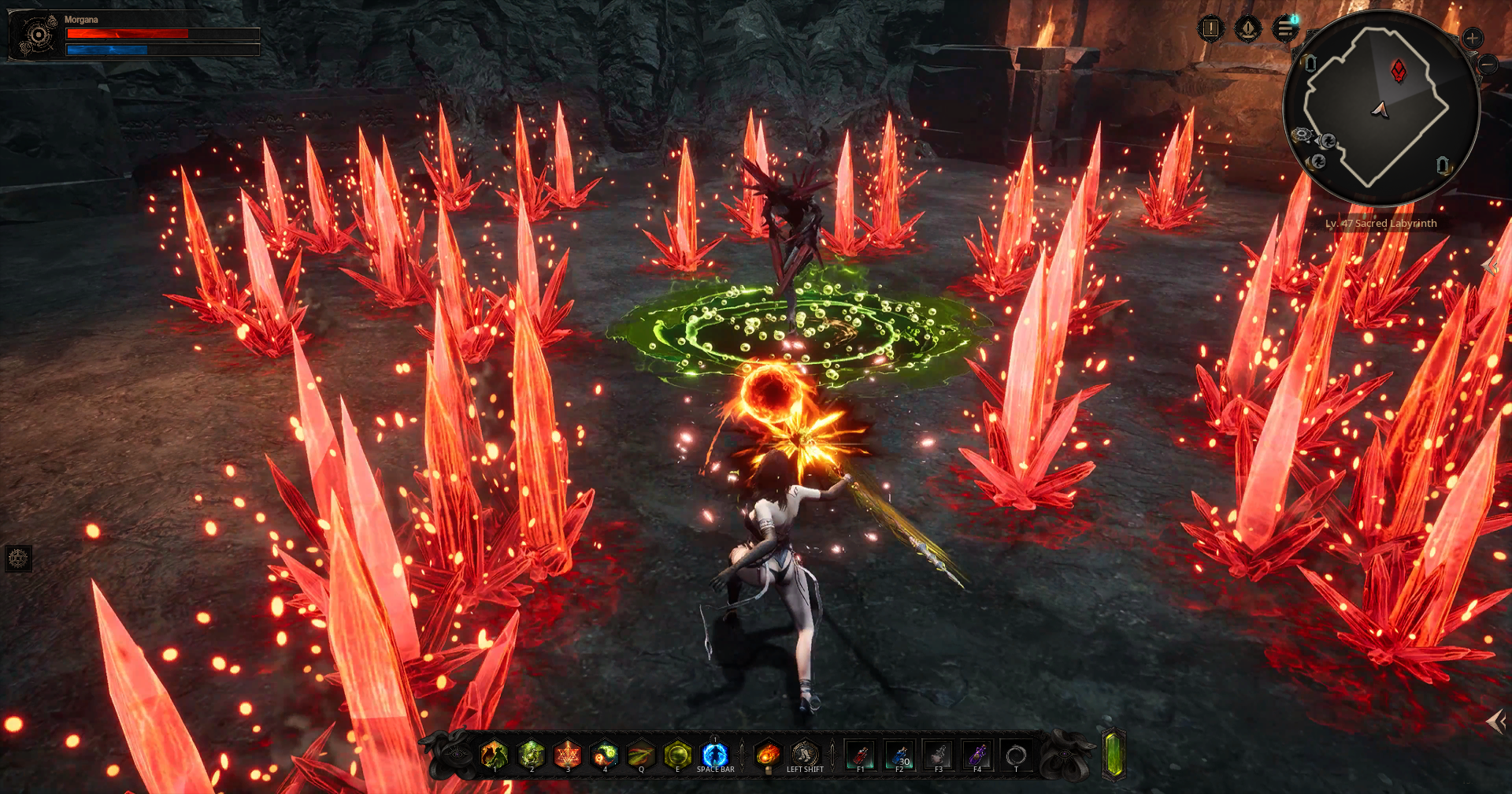Trigger the red pentagram skill in slot 3
Screen dimensions: 1512x794
566,755
